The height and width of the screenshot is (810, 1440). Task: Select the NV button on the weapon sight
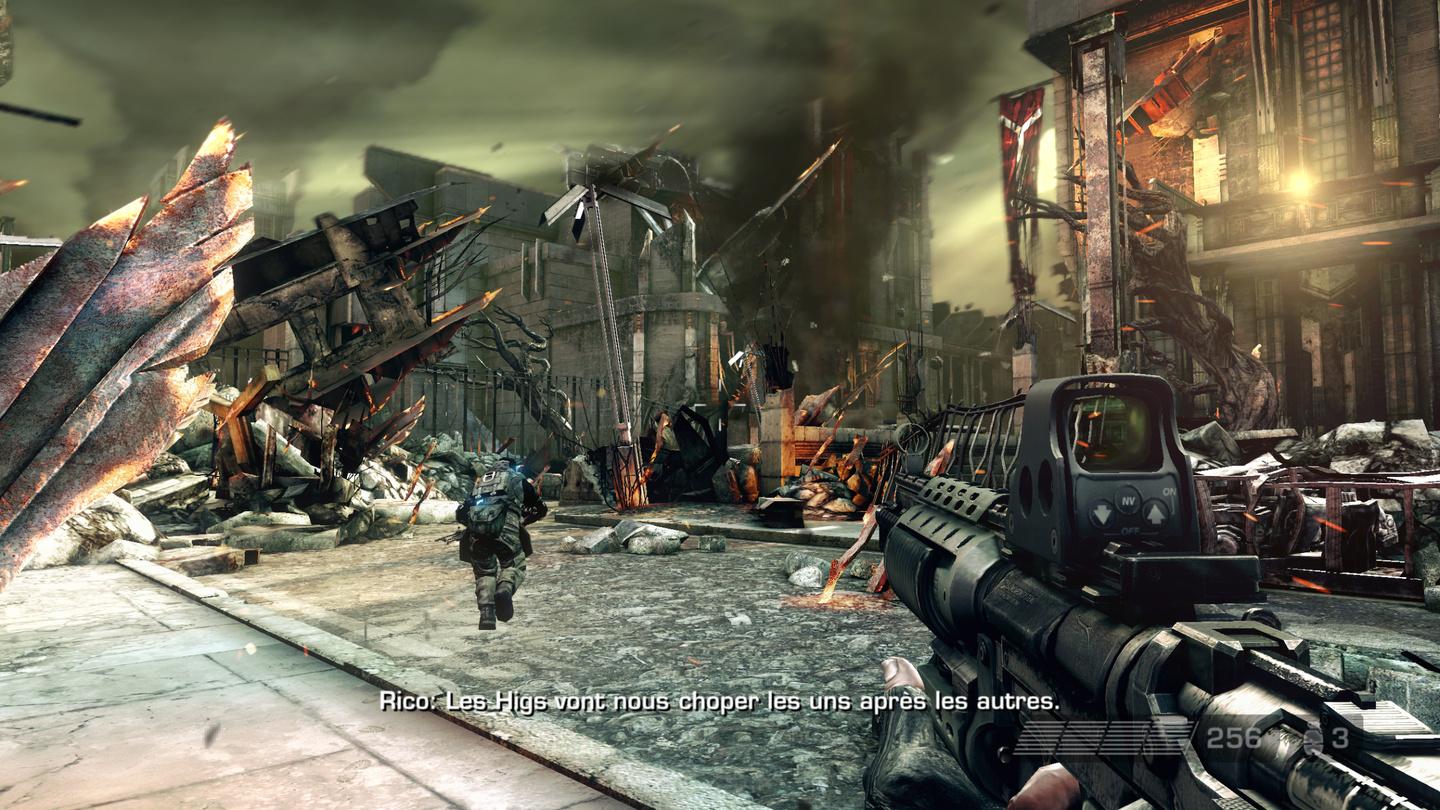(x=1129, y=501)
